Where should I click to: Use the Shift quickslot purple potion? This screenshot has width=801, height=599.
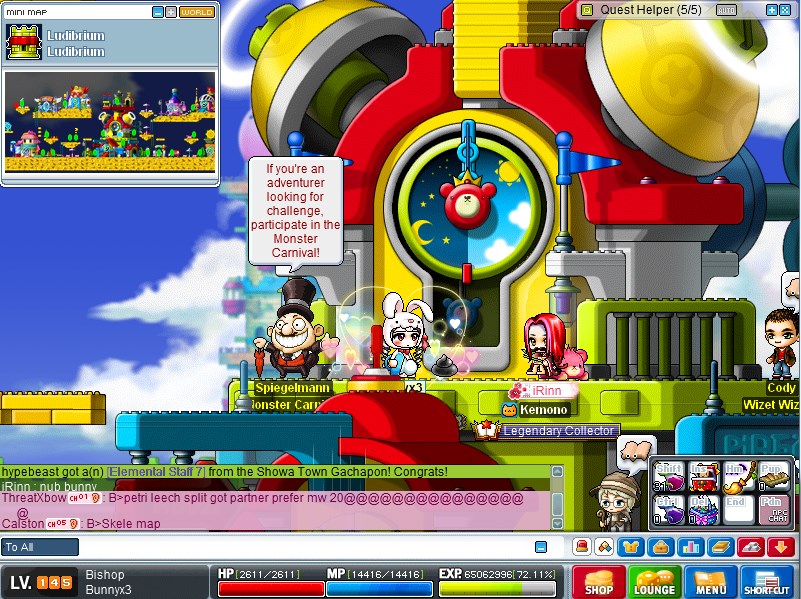(670, 477)
